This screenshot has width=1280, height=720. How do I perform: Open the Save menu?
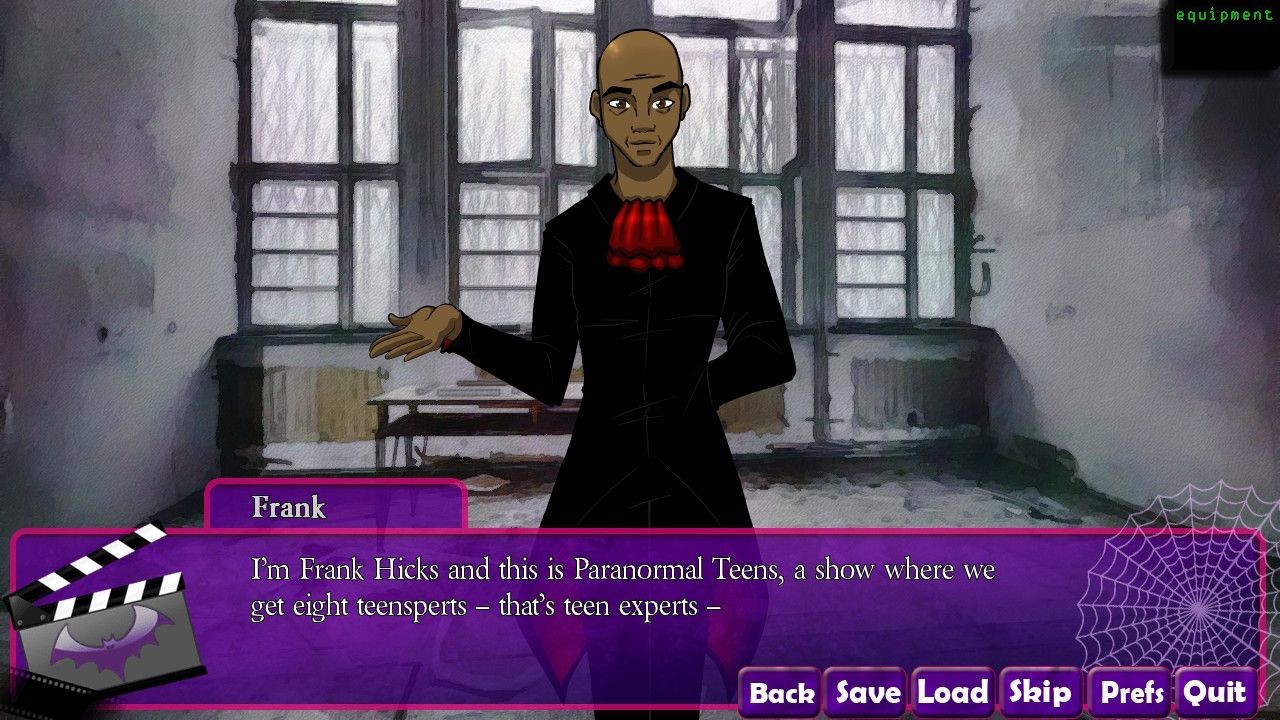point(866,691)
